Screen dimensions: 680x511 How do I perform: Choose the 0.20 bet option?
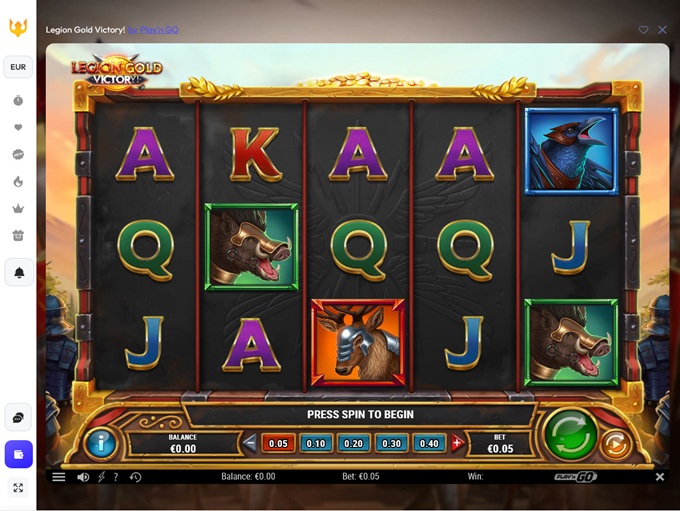pos(354,443)
